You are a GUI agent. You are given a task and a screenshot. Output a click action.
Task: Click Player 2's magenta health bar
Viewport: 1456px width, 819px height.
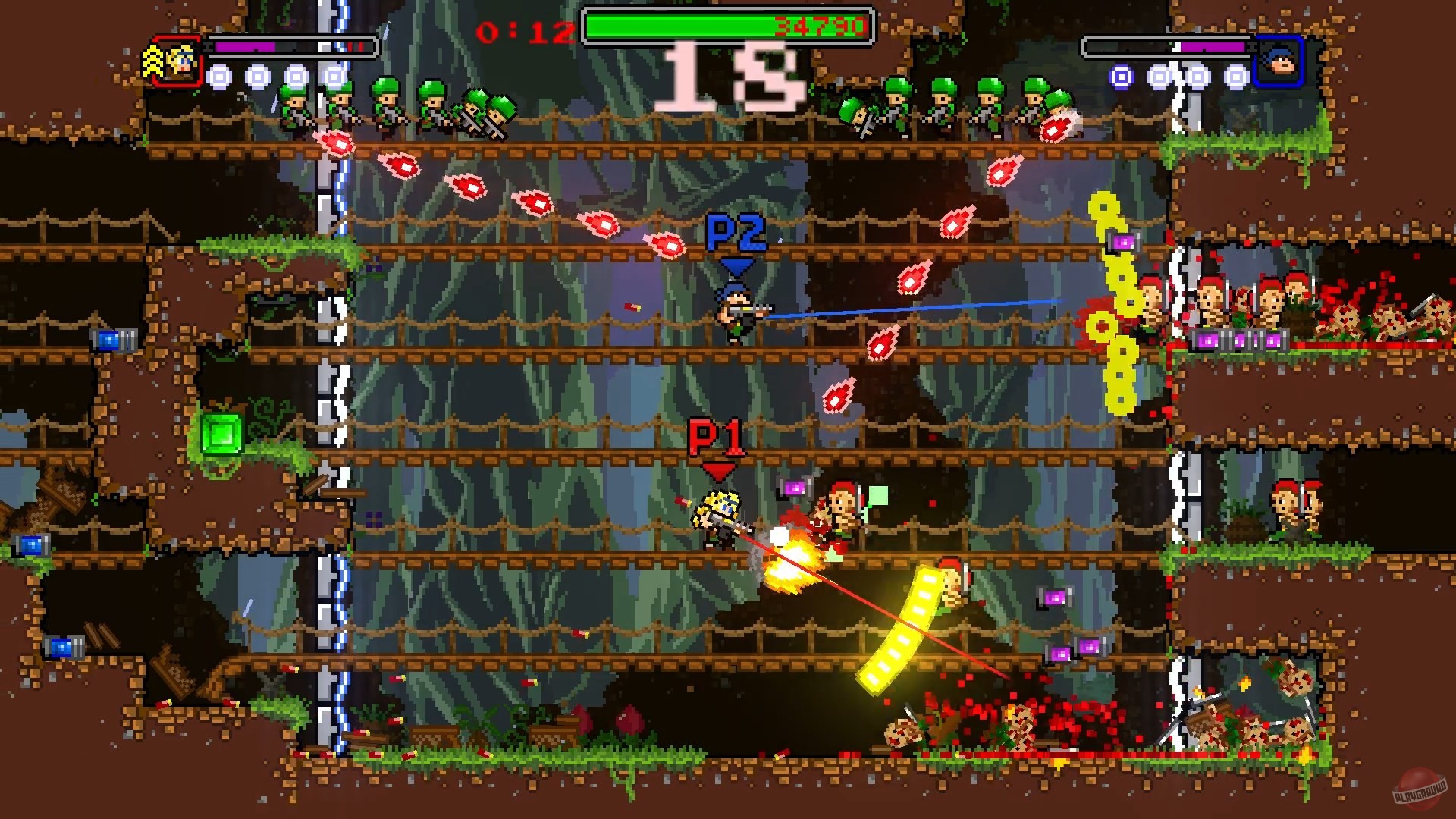pyautogui.click(x=1213, y=47)
